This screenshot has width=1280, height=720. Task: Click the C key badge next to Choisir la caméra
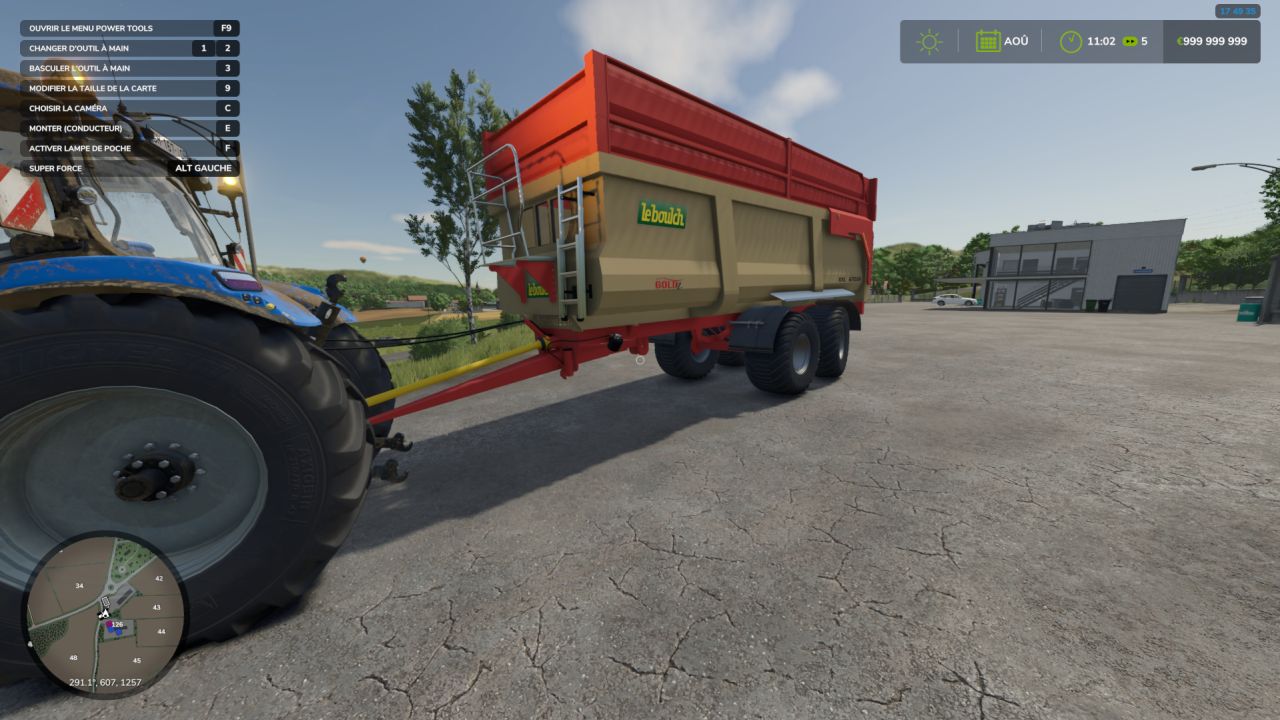point(225,108)
